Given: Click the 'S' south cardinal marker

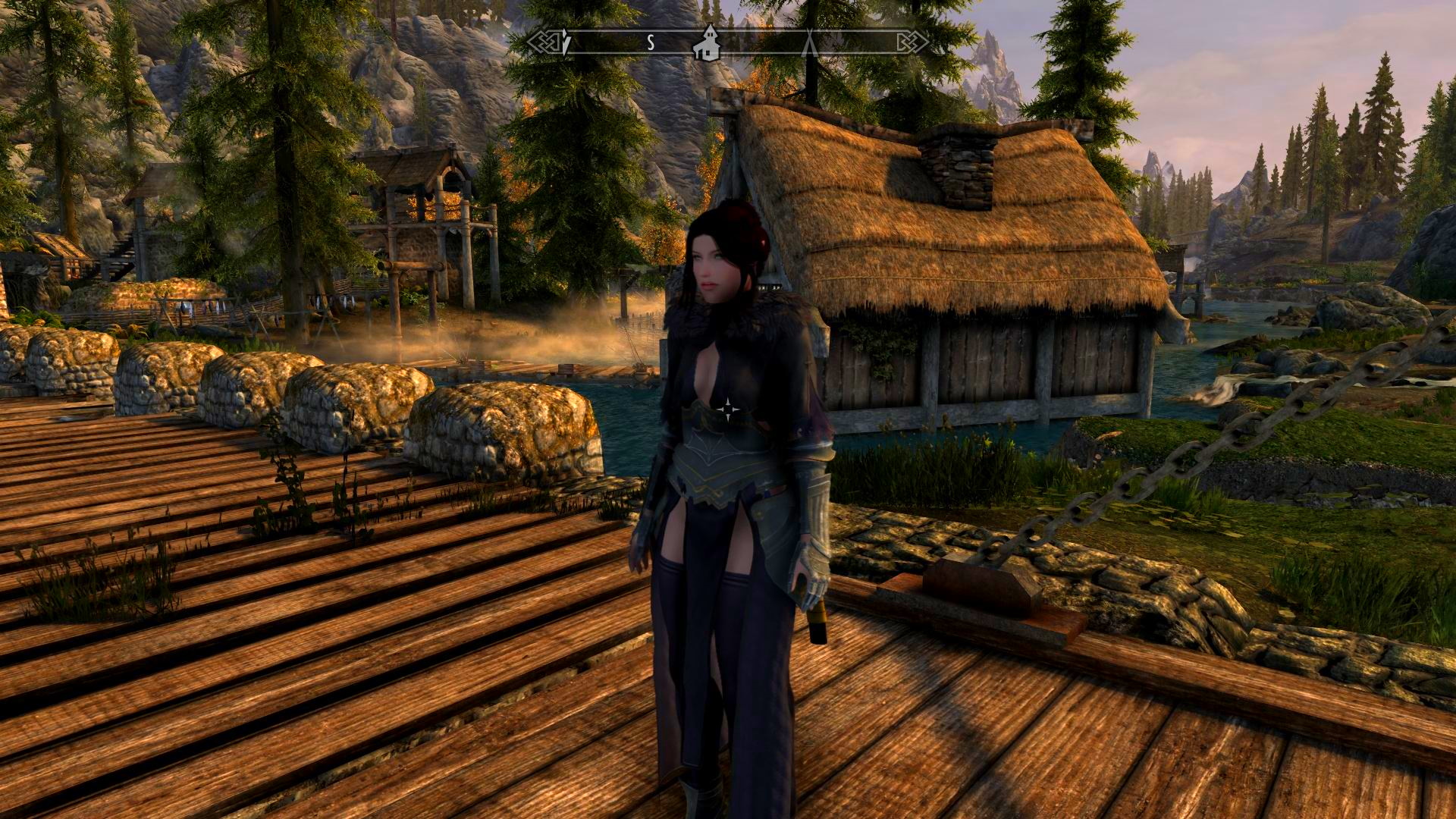Looking at the screenshot, I should 651,42.
